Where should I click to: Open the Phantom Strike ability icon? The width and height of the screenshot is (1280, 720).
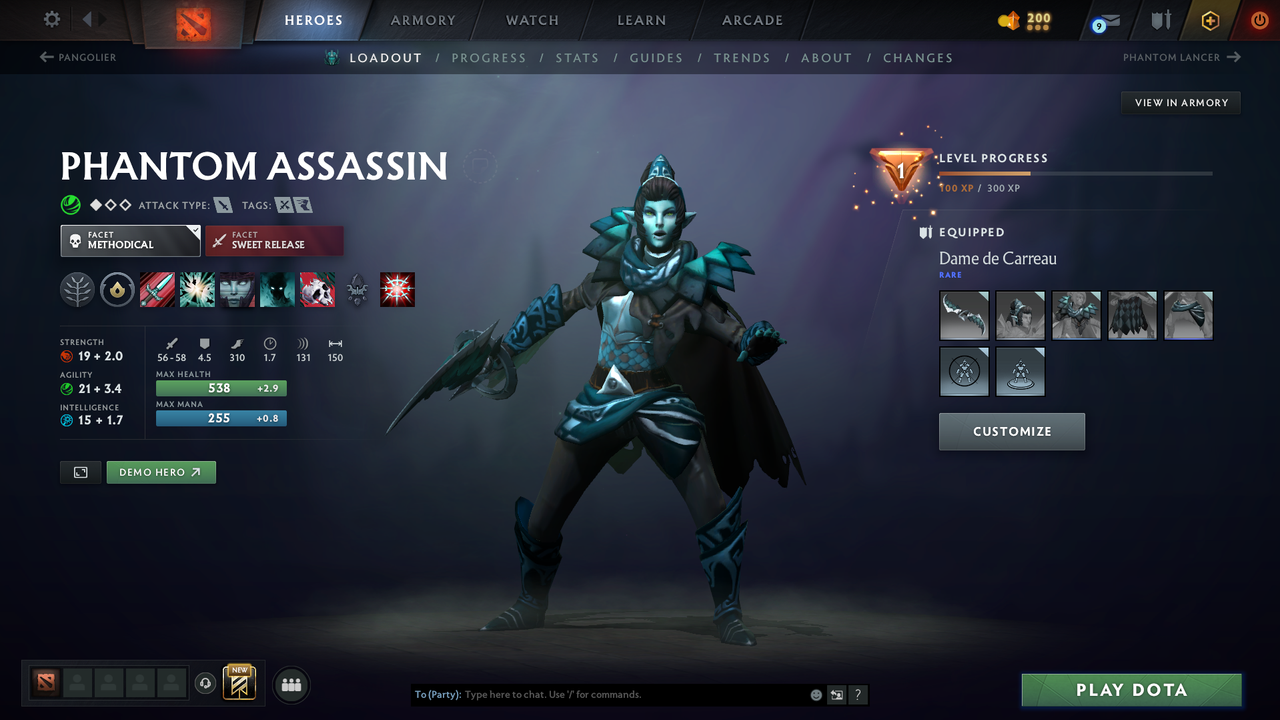point(197,290)
